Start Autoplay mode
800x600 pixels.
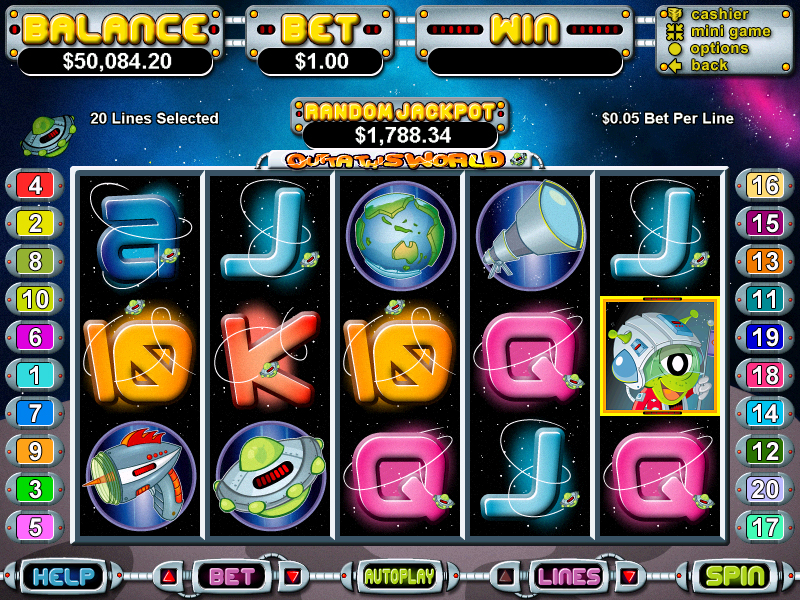point(399,576)
